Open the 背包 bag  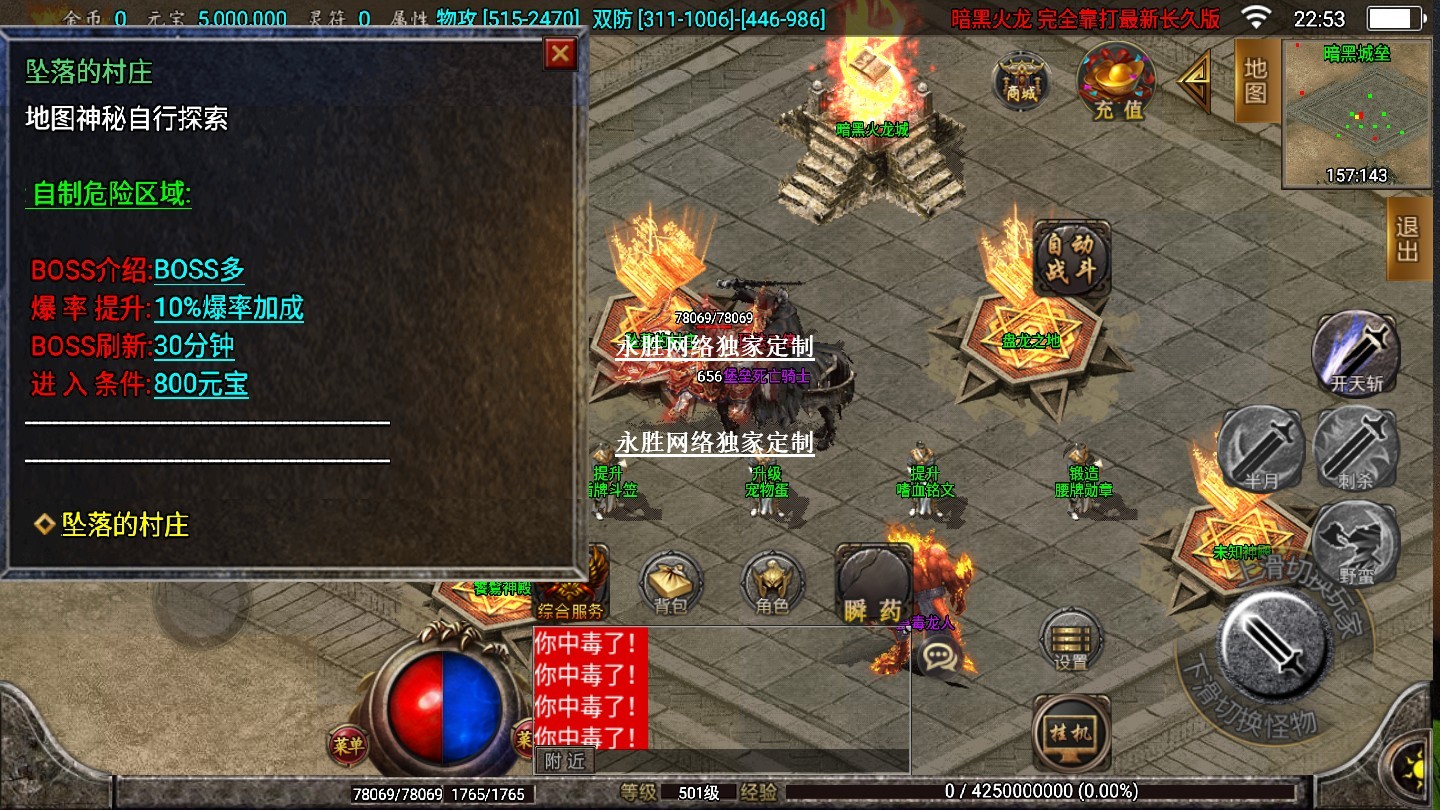671,583
